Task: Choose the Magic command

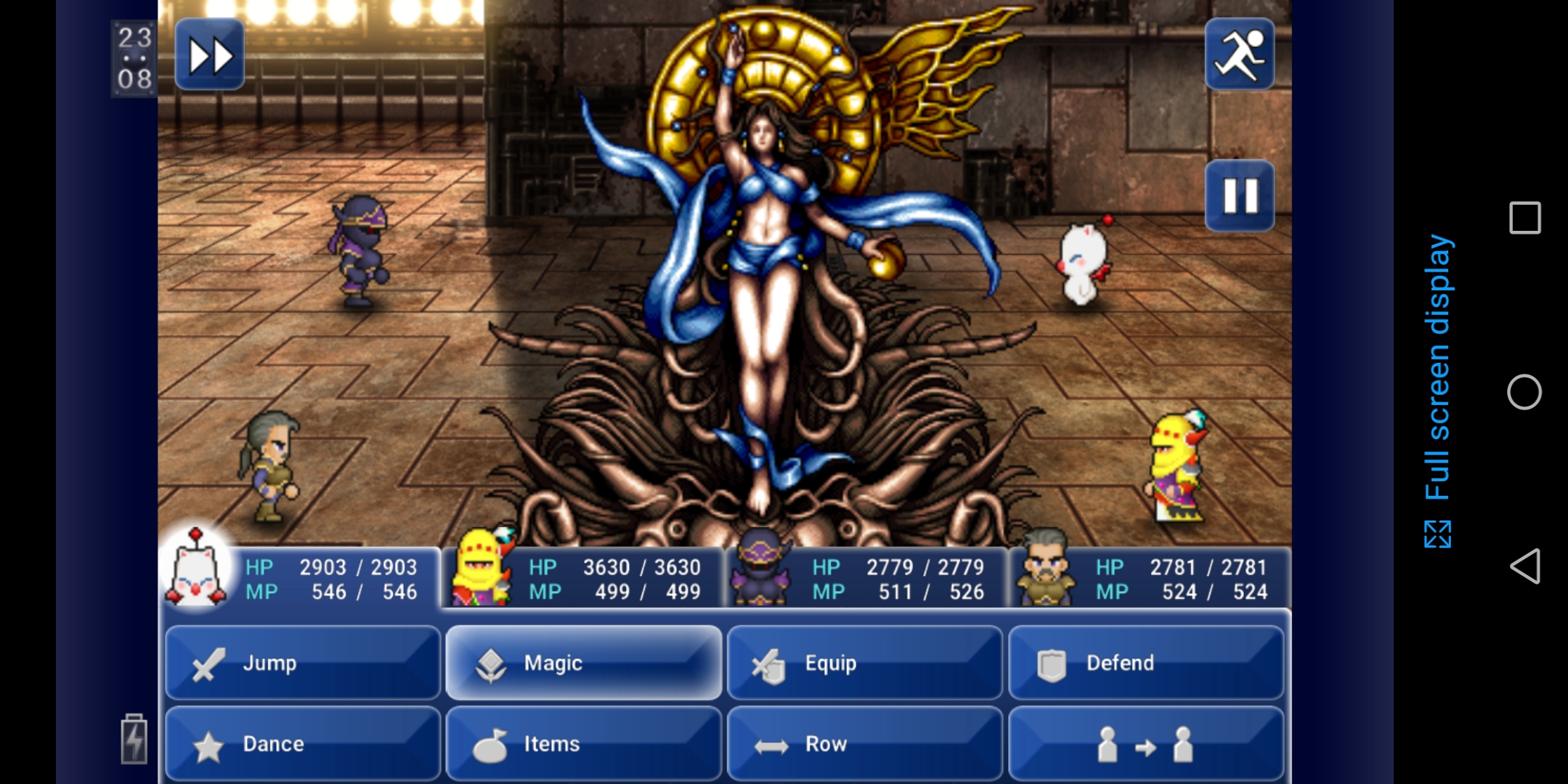Action: [583, 663]
